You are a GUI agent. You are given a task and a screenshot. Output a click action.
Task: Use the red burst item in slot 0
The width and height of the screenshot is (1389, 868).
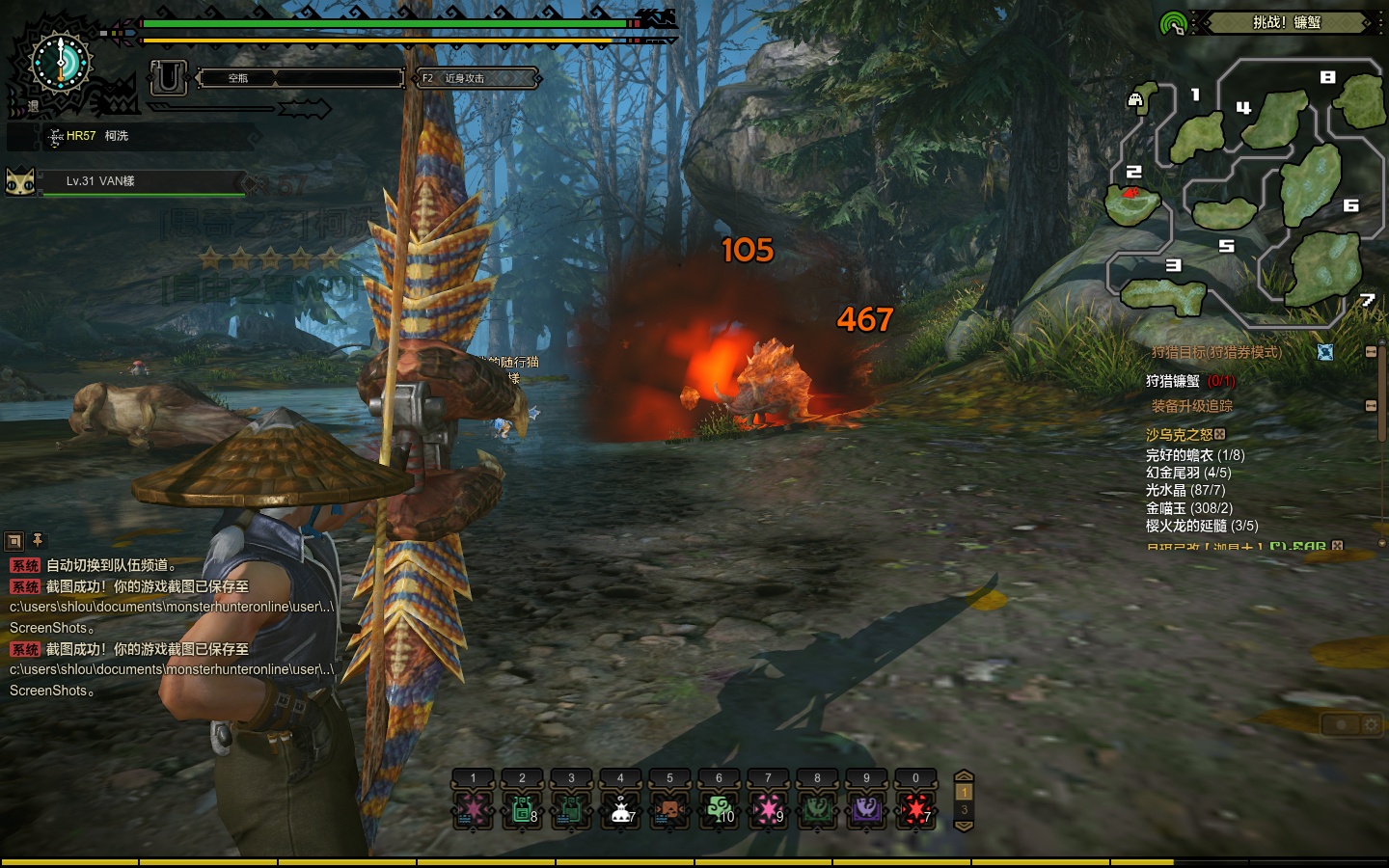915,809
